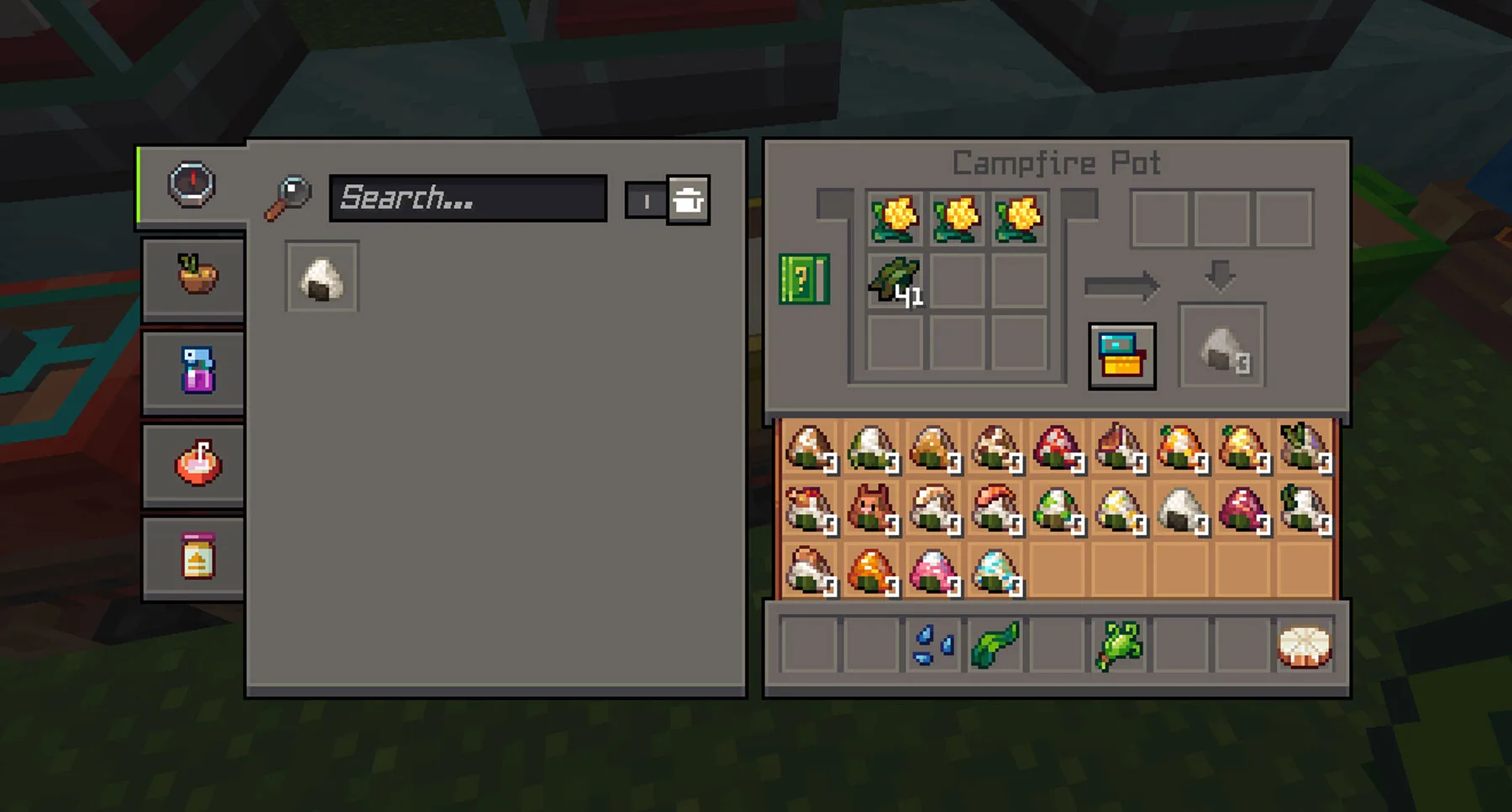Pick up the seaweed stack of 41
Viewport: 1512px width, 812px height.
click(895, 280)
